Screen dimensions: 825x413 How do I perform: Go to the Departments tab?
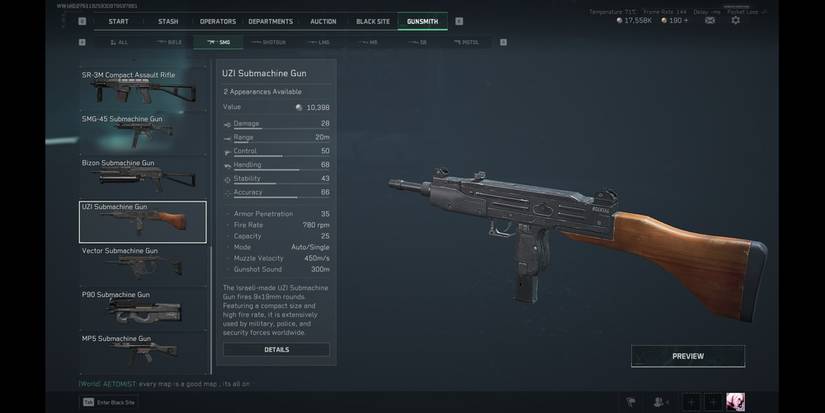[x=271, y=21]
